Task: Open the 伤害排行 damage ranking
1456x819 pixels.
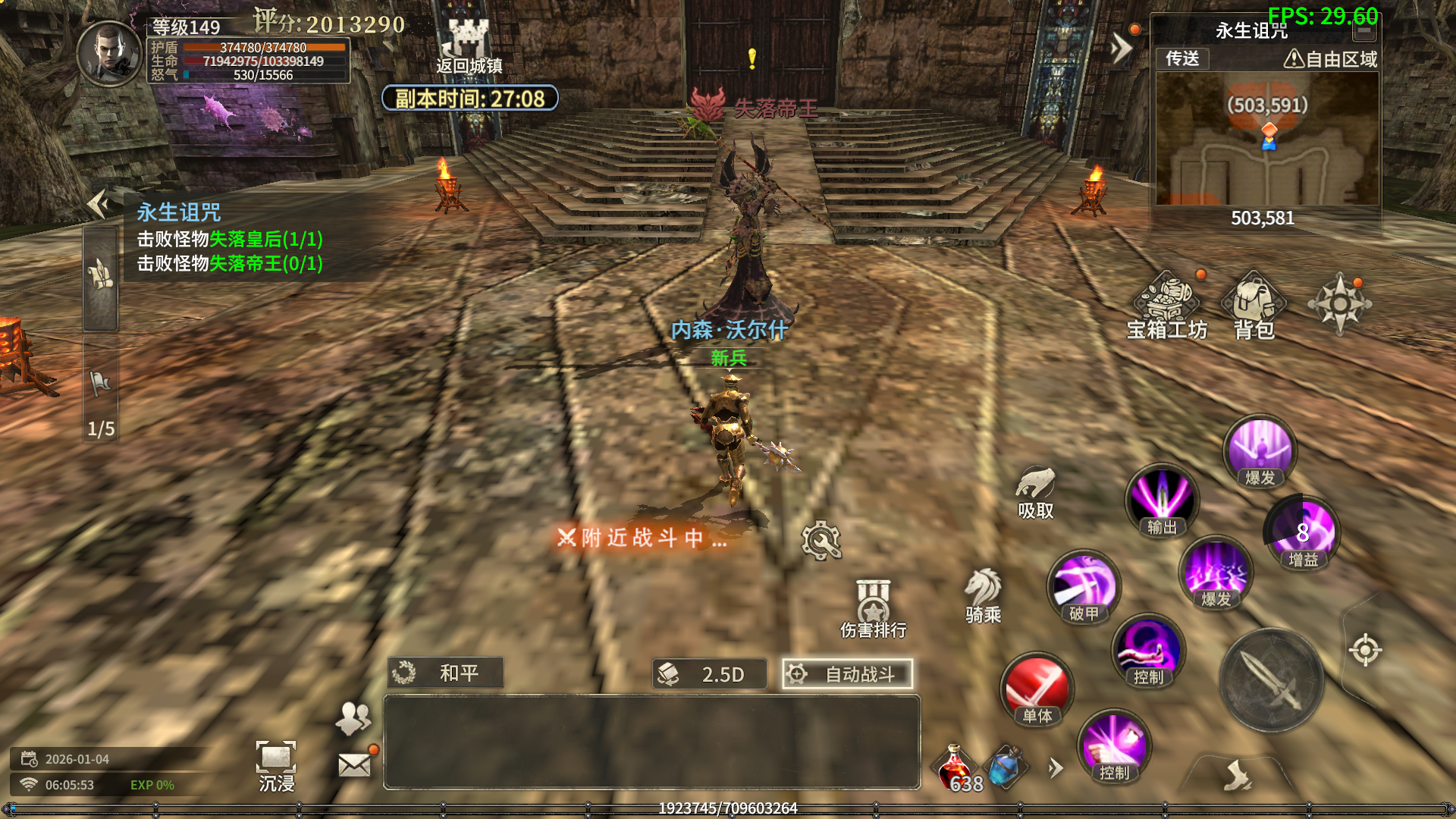Action: [873, 609]
